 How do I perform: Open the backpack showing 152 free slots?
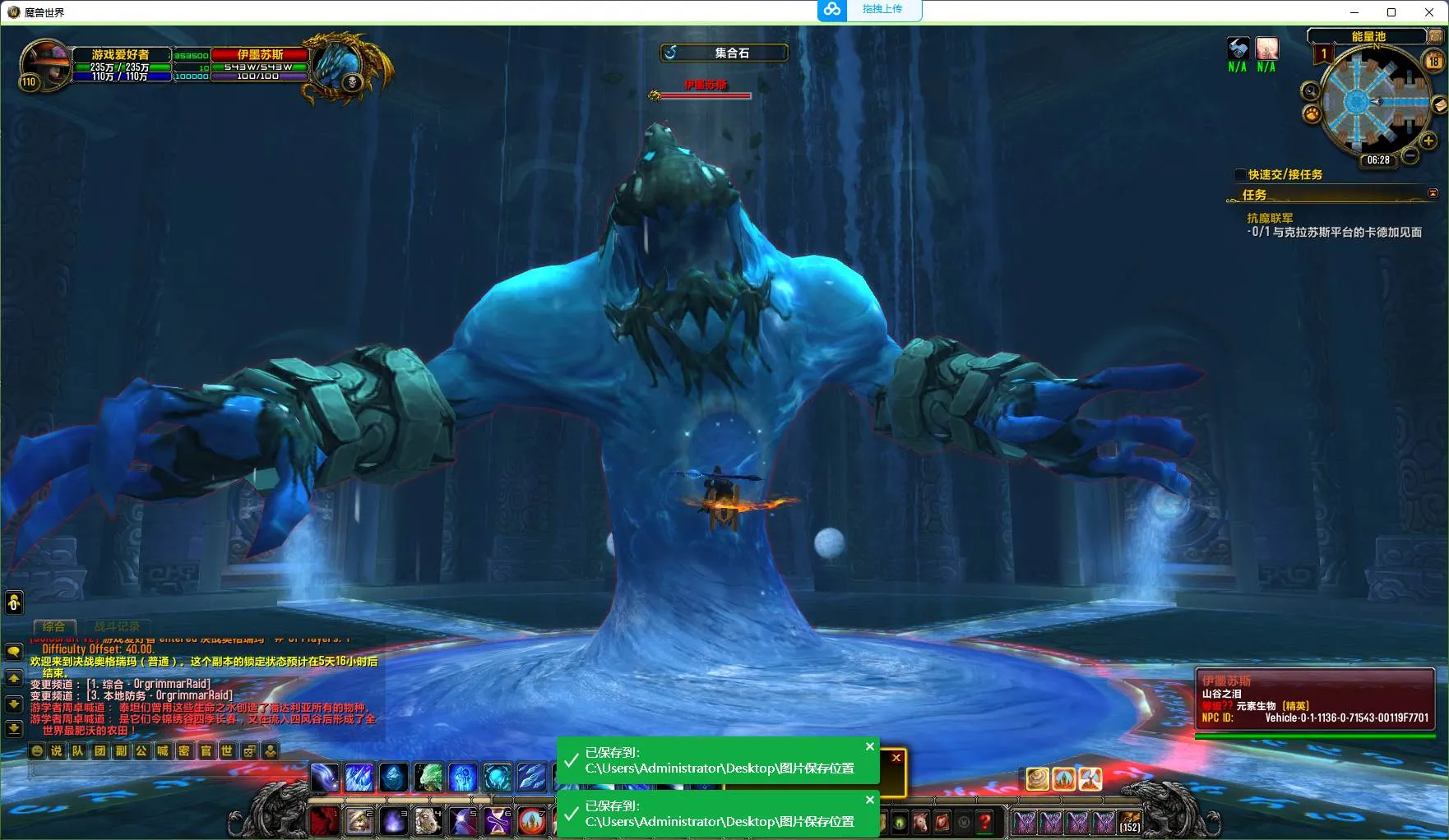pyautogui.click(x=1130, y=820)
